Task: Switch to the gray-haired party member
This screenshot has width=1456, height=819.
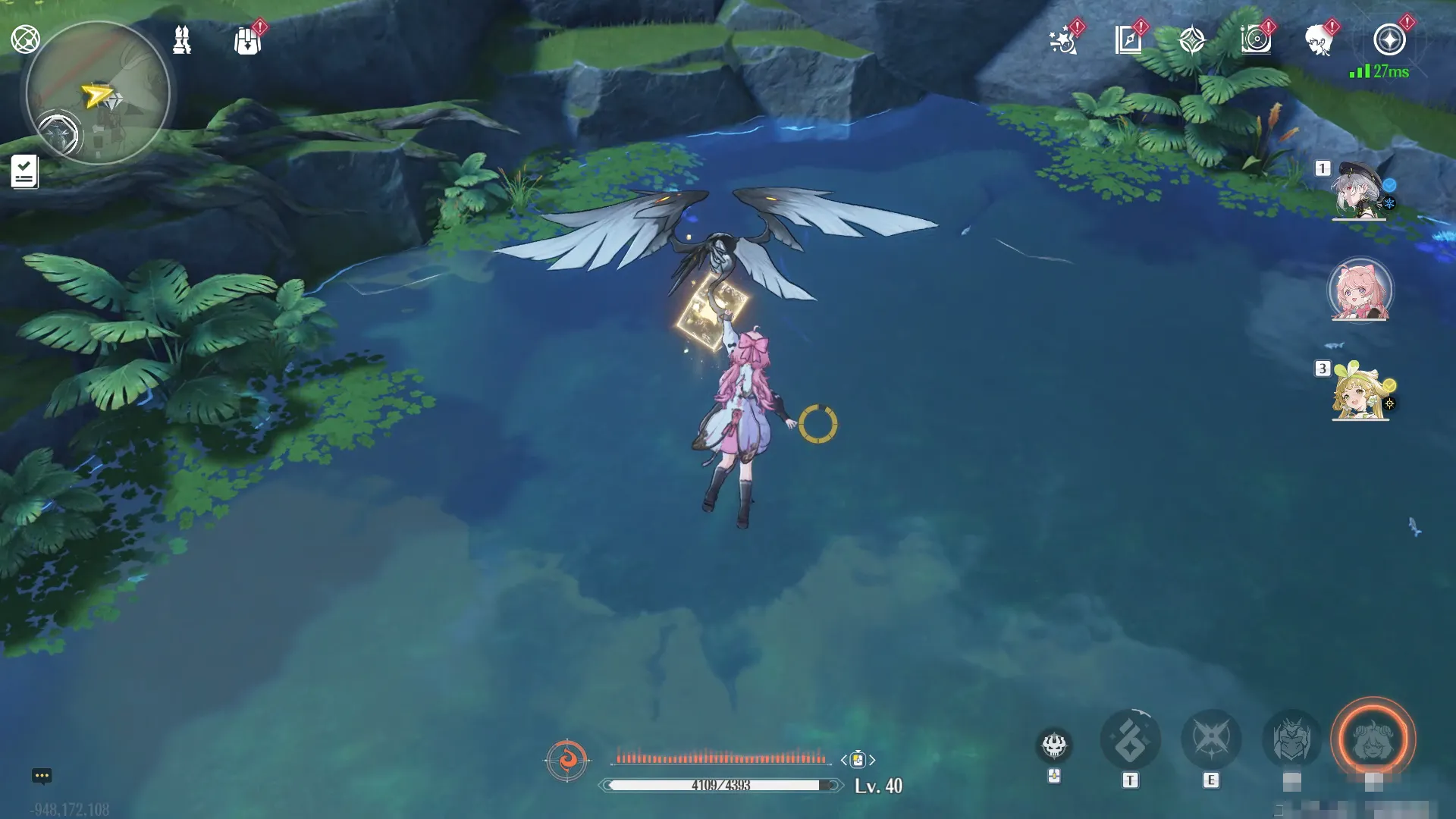Action: [1359, 192]
